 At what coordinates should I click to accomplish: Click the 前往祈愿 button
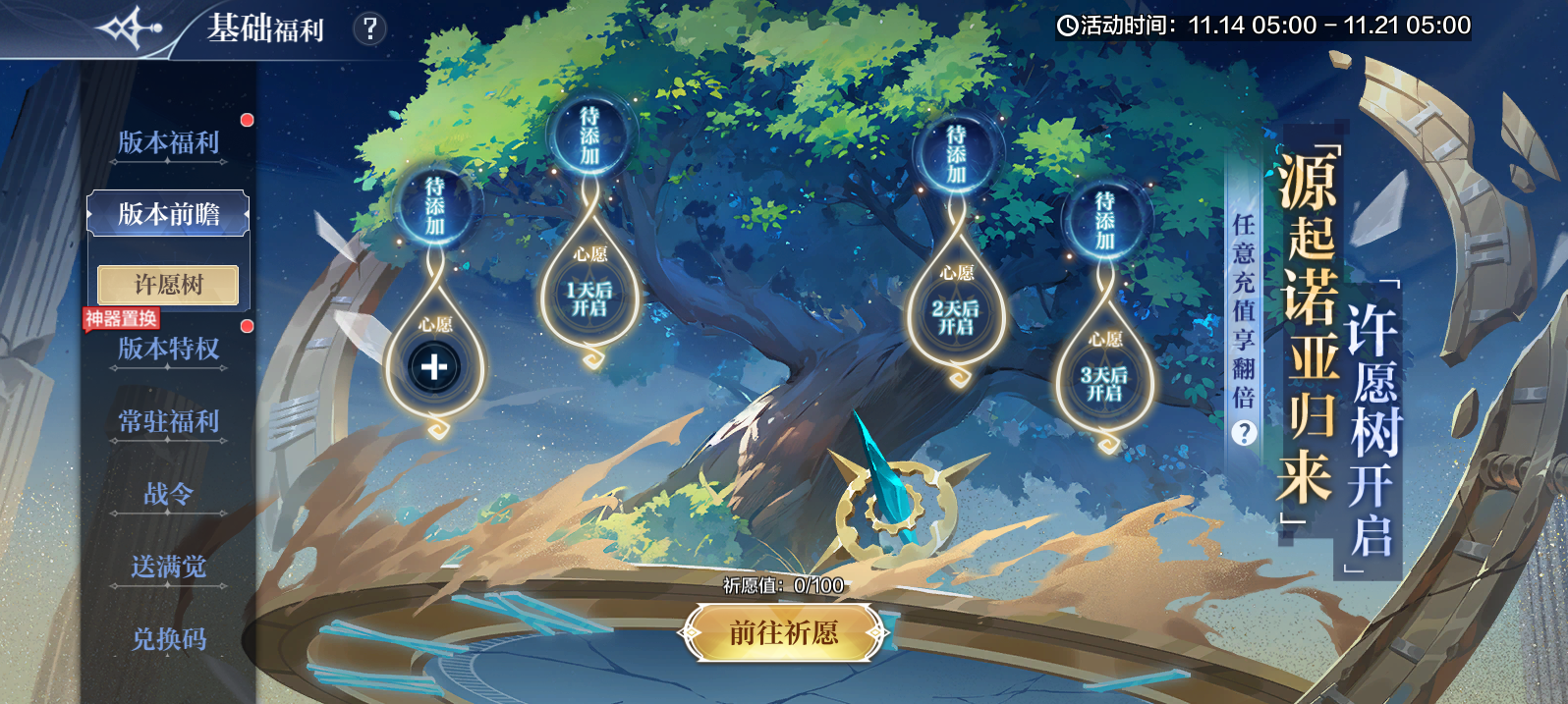(x=783, y=632)
